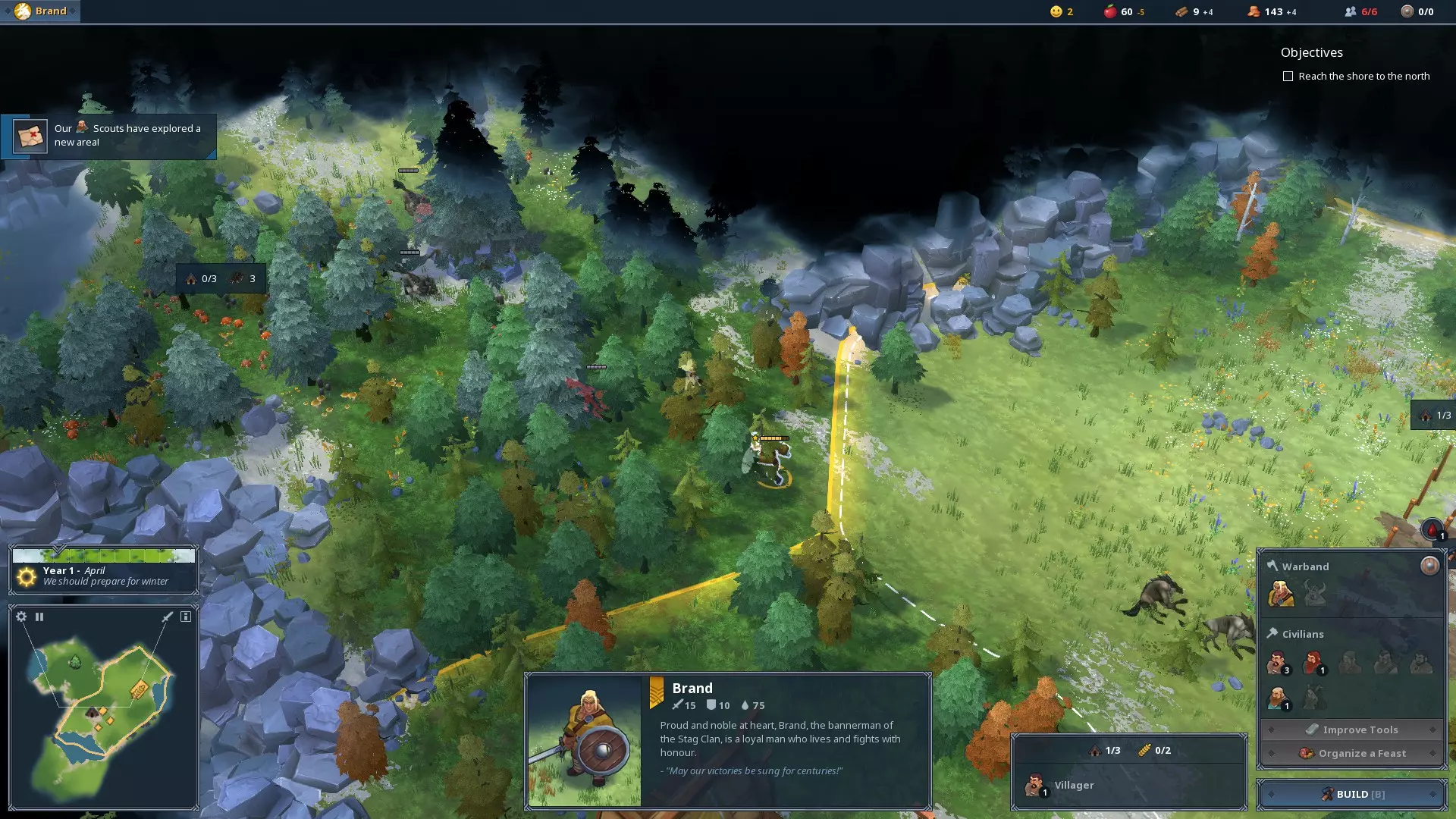
Task: Toggle the 'Reach the shore to the north' objective
Action: pos(1288,77)
